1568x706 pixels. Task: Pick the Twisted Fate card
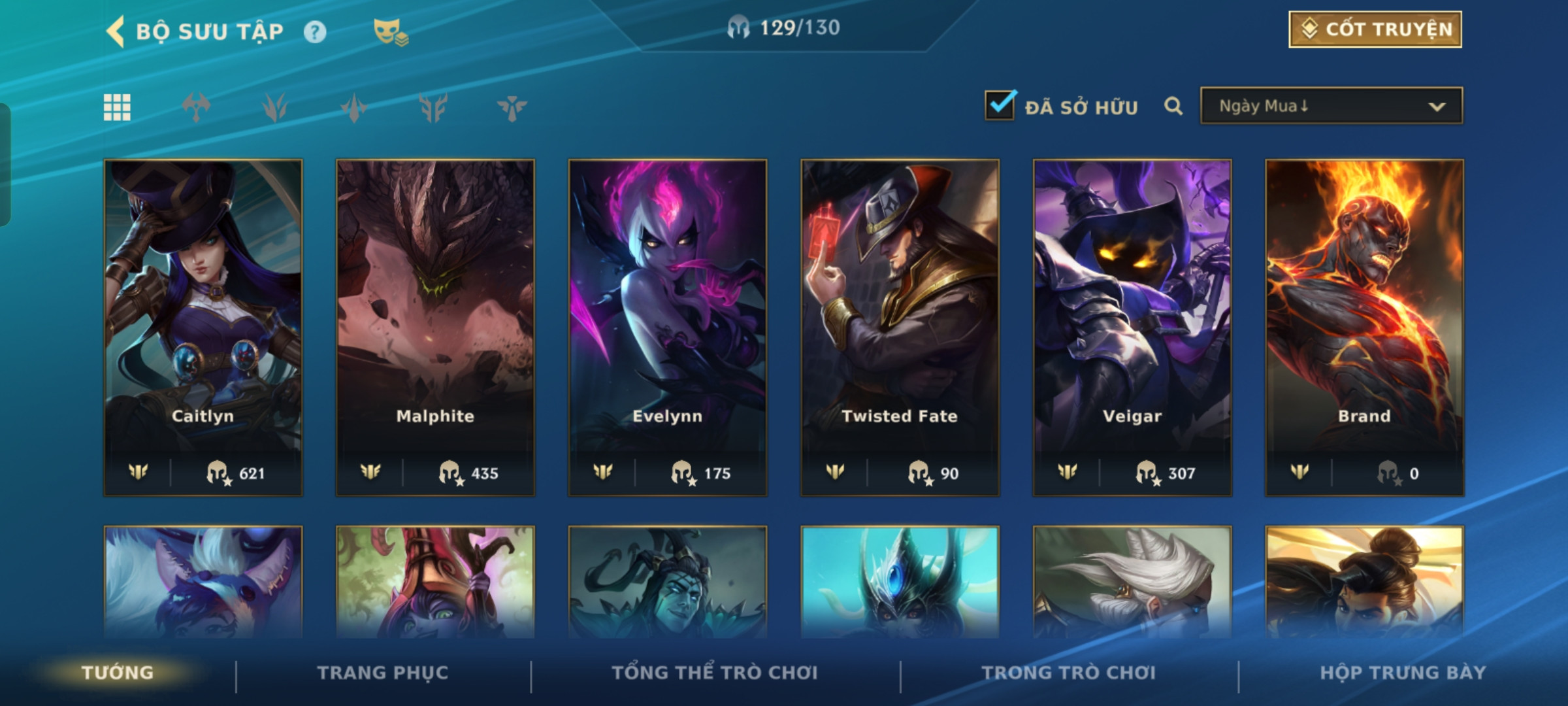[900, 327]
